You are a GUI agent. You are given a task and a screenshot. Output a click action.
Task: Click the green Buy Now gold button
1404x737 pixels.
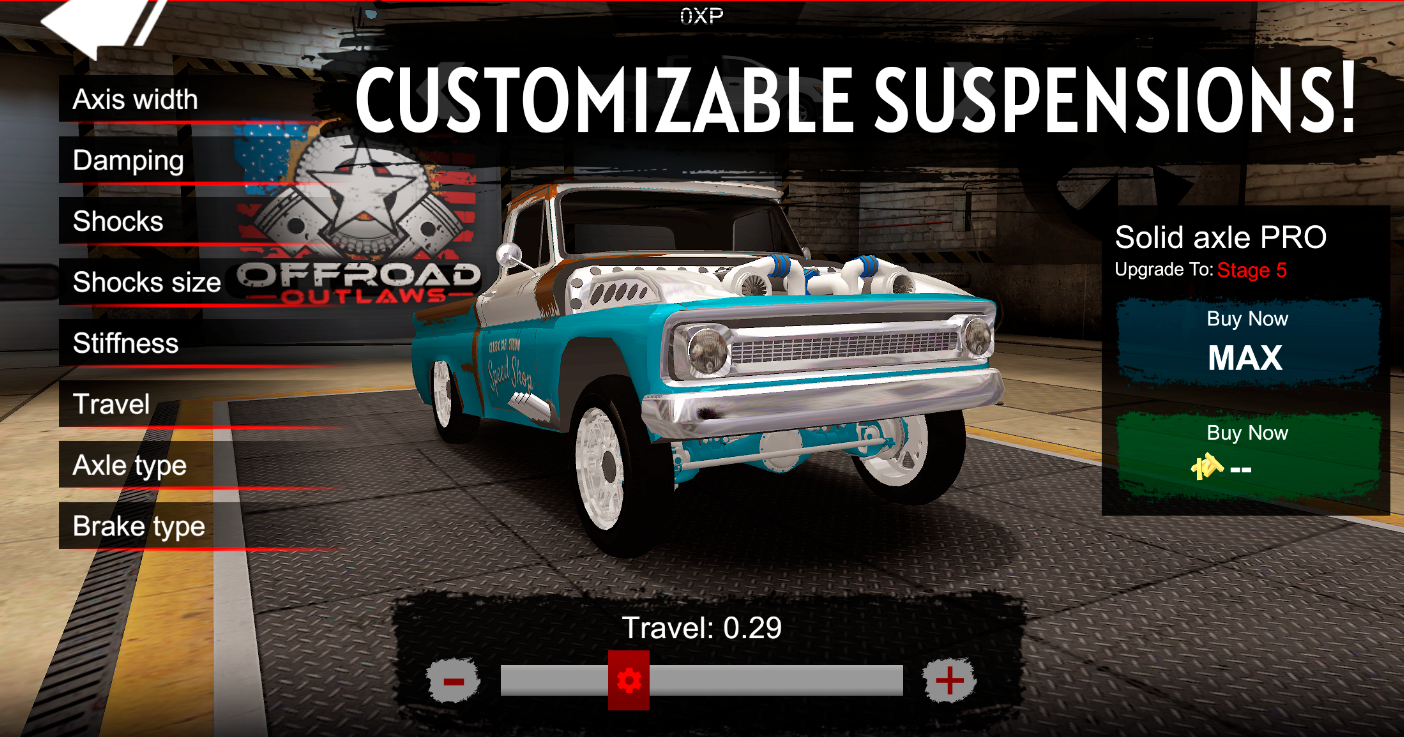(x=1246, y=453)
